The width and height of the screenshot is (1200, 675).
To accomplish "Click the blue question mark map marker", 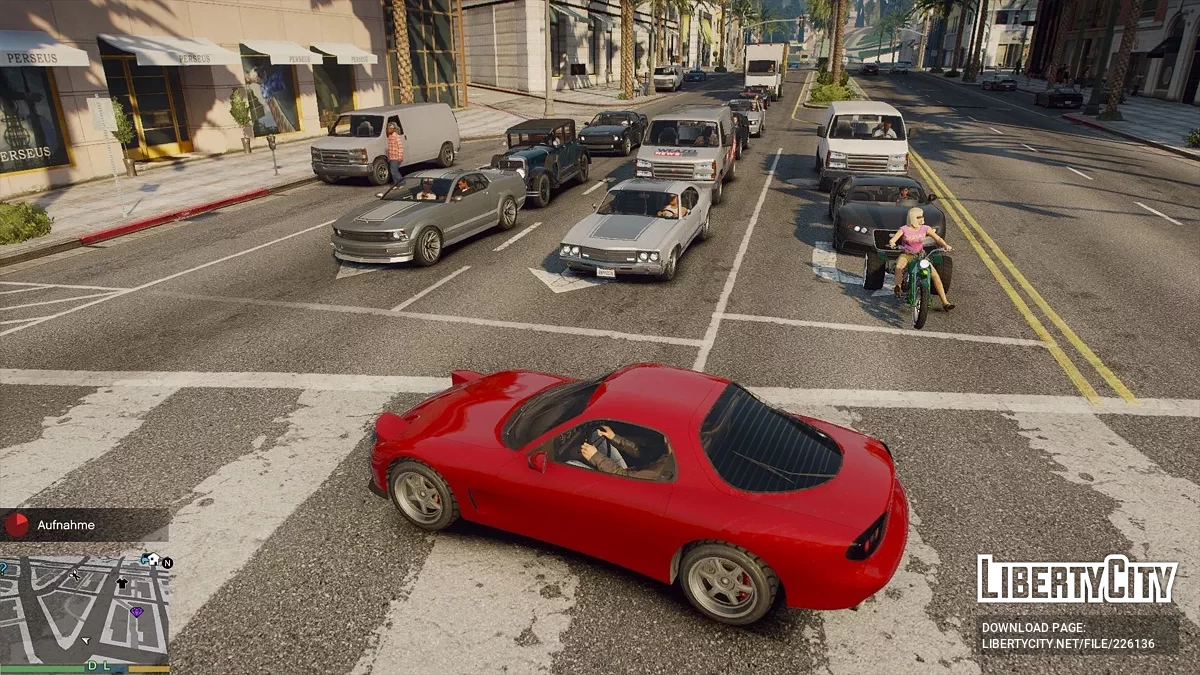I will tap(3, 568).
